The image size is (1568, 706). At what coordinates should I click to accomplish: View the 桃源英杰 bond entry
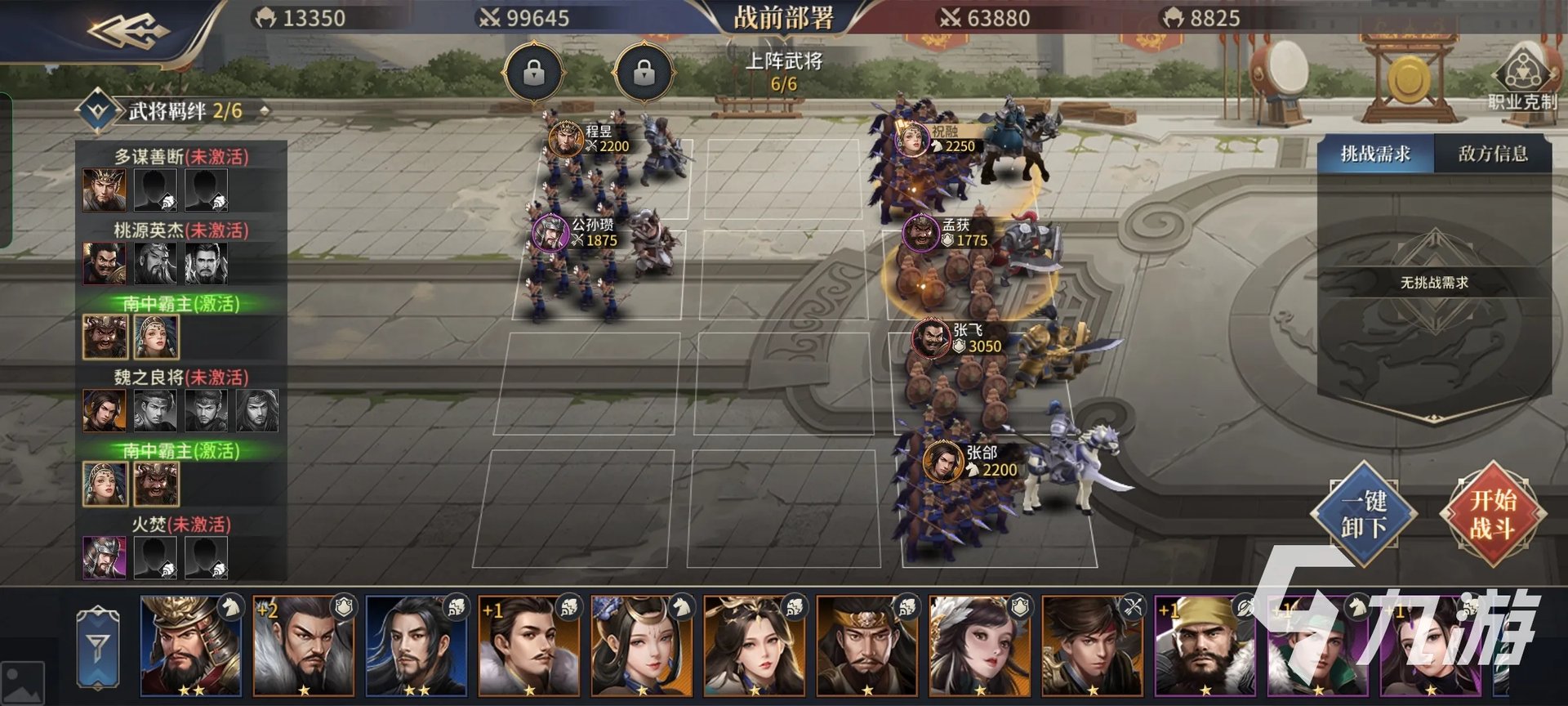pos(180,230)
